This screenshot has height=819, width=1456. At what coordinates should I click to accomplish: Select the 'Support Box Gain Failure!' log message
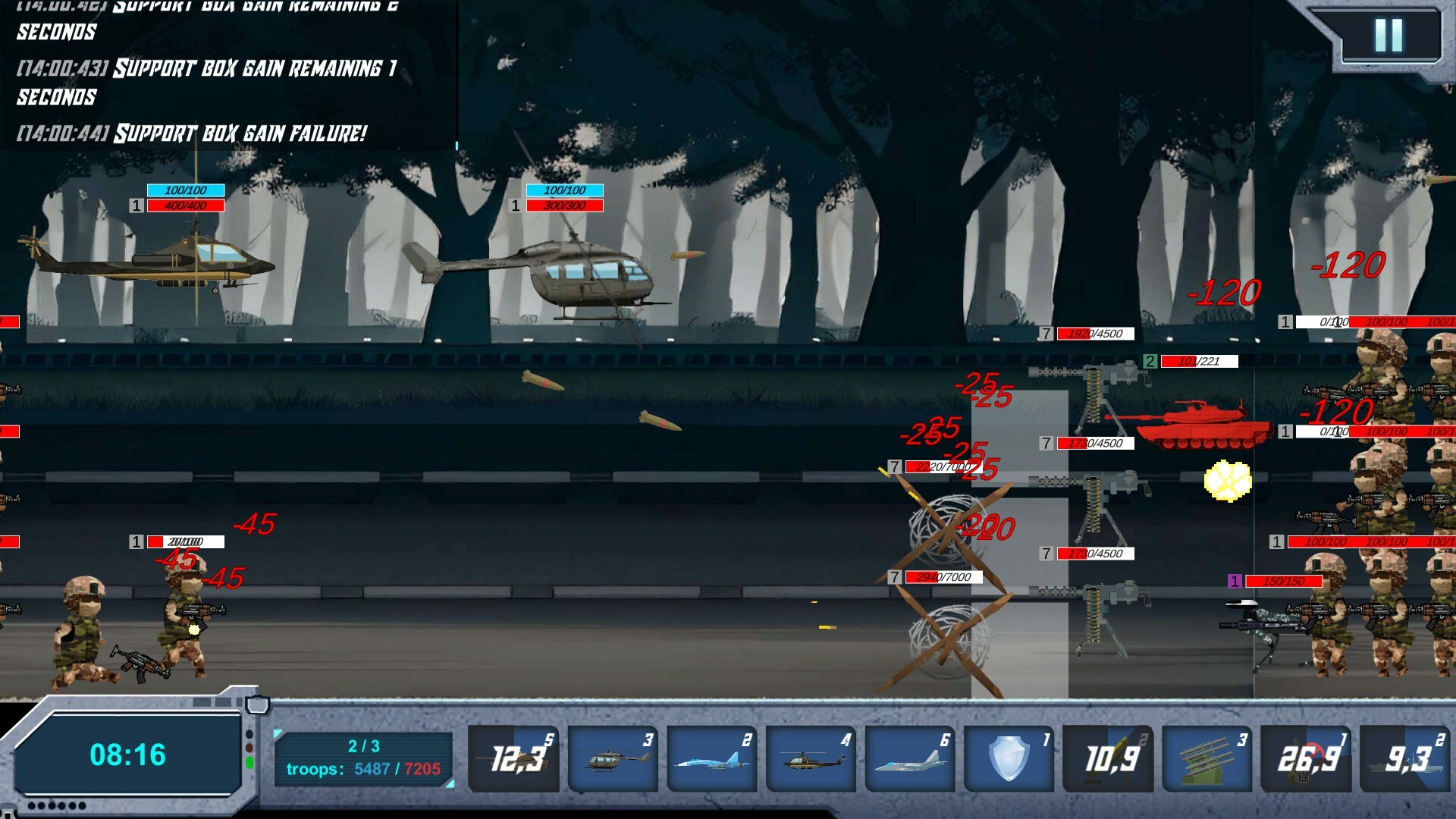192,133
